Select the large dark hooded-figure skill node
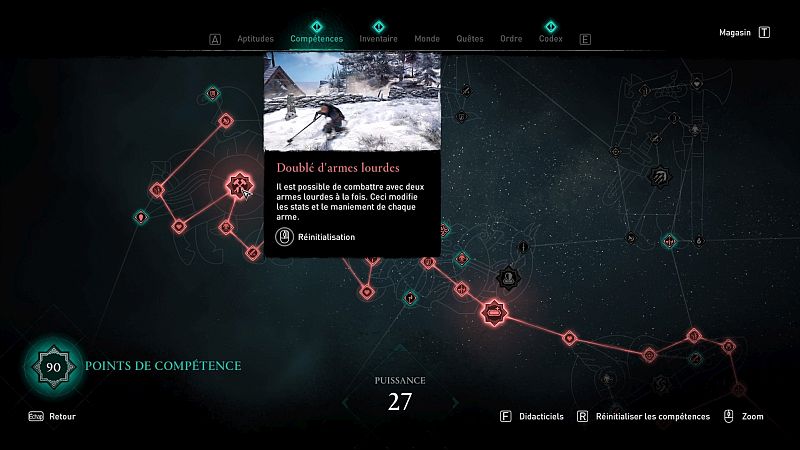 coord(508,276)
